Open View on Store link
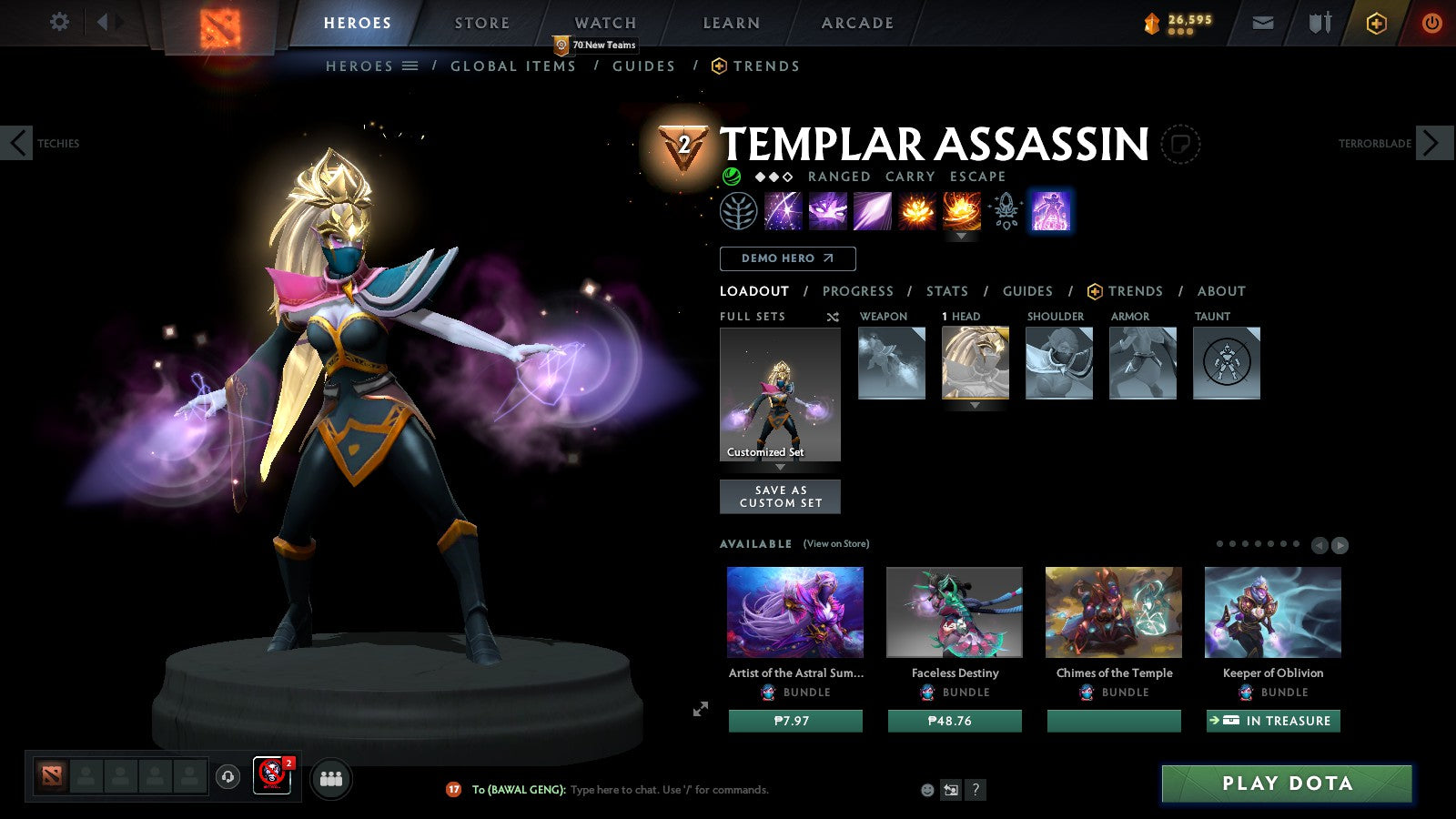 coord(834,542)
